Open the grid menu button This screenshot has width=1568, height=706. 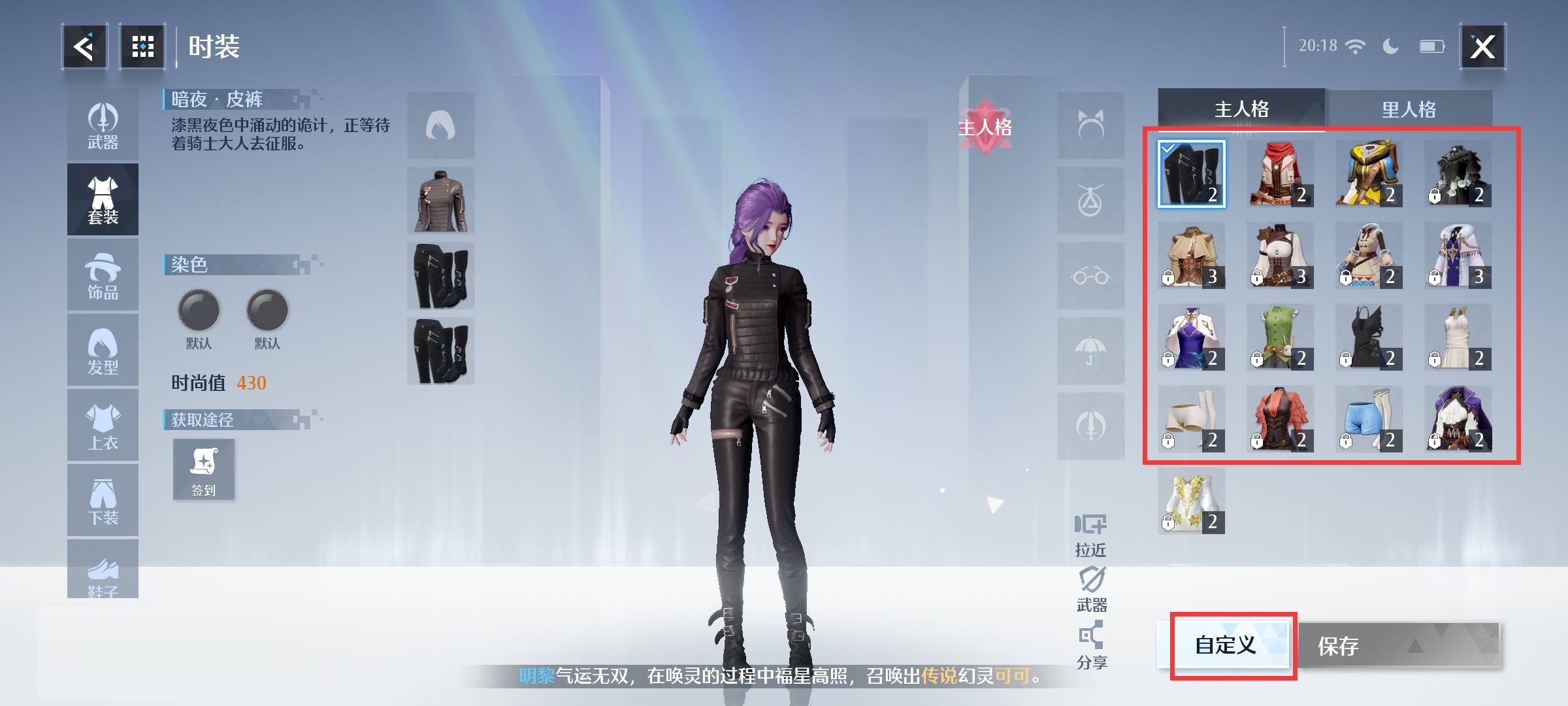(142, 46)
